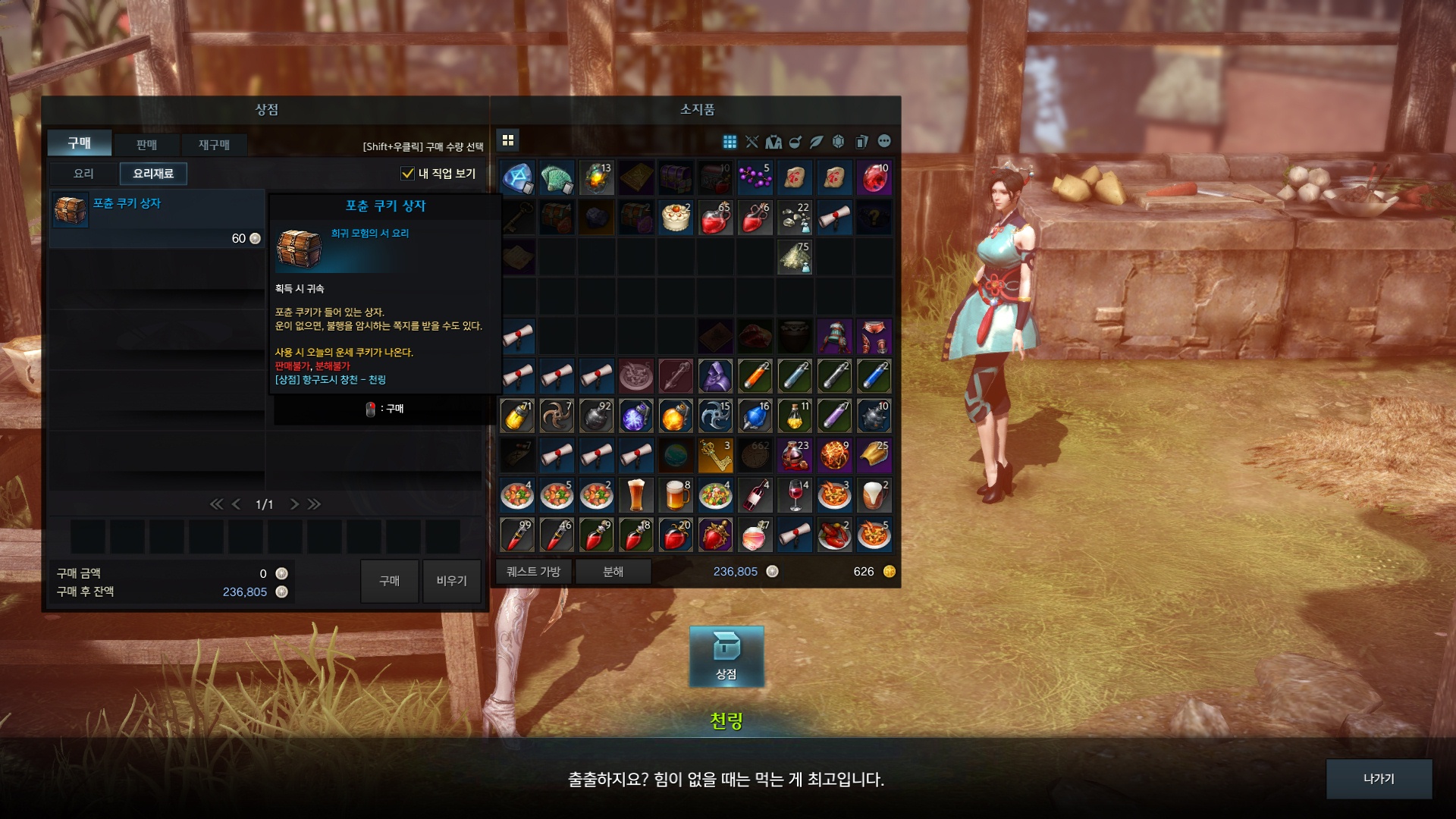Click the 분해 dismantle button
This screenshot has width=1456, height=819.
point(613,572)
